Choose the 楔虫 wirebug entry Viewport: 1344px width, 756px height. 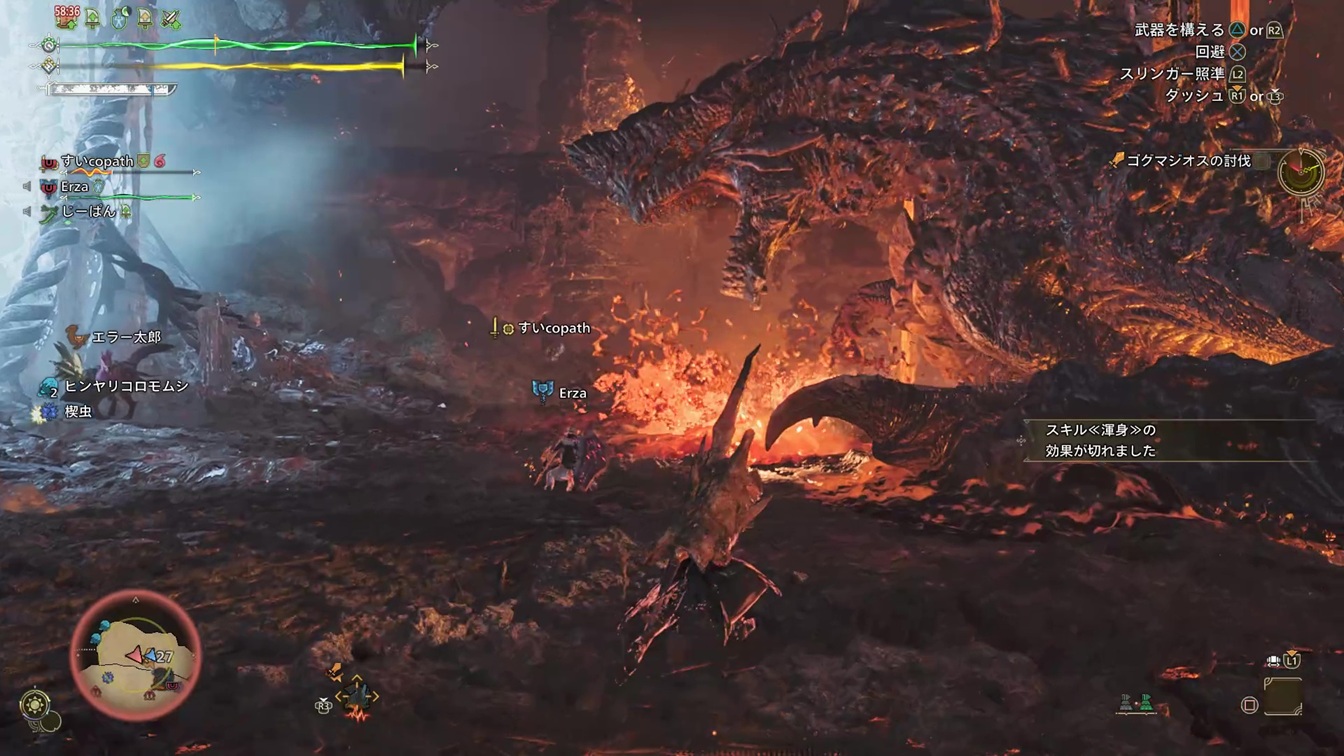78,411
